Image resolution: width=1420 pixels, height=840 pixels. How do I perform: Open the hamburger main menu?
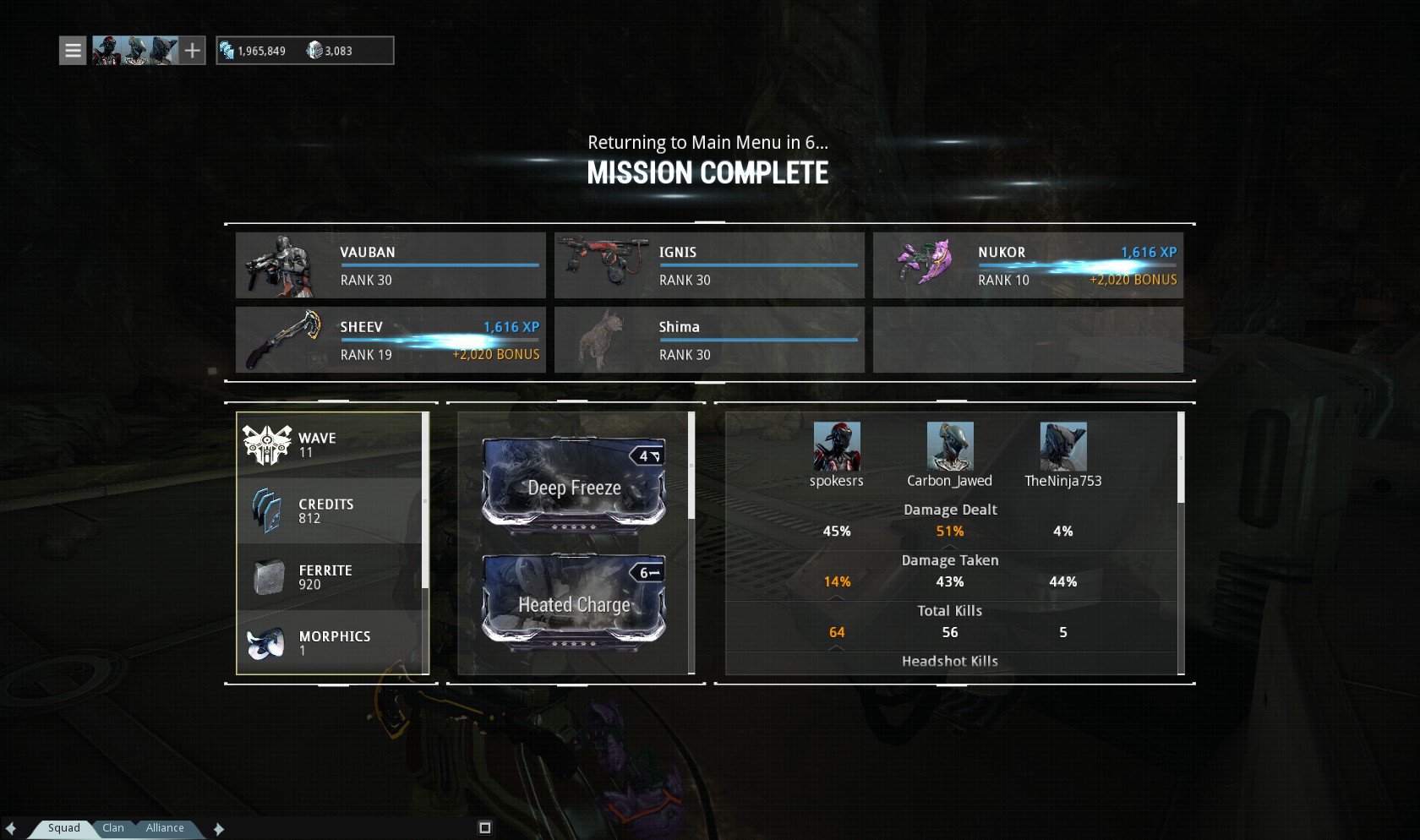tap(73, 51)
